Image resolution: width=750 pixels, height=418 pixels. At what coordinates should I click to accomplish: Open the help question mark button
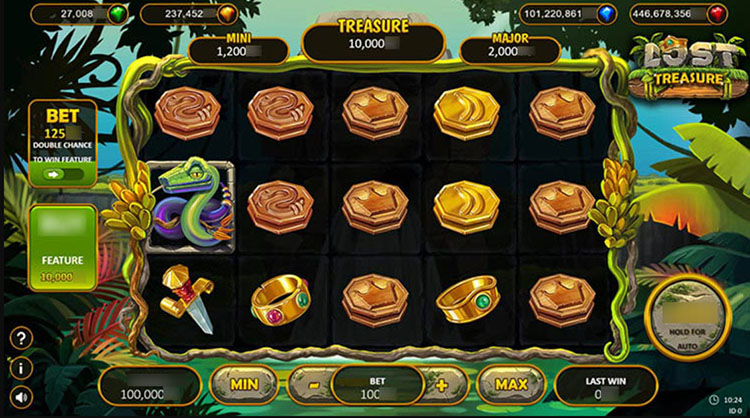pyautogui.click(x=21, y=338)
